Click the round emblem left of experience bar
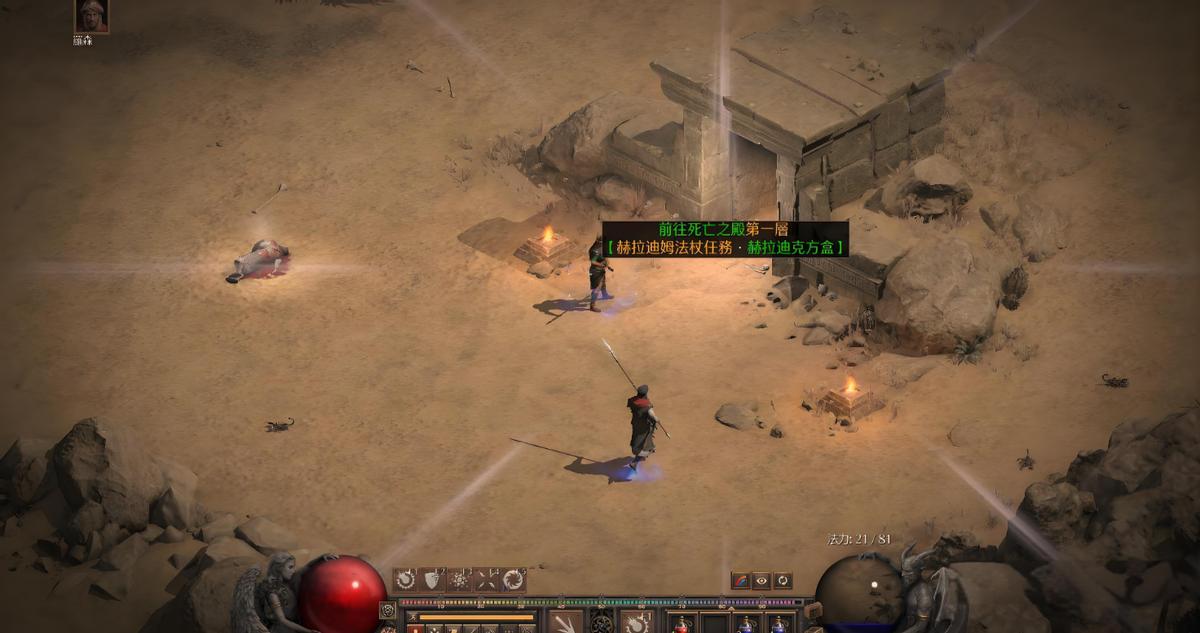This screenshot has height=633, width=1200. pyautogui.click(x=388, y=610)
